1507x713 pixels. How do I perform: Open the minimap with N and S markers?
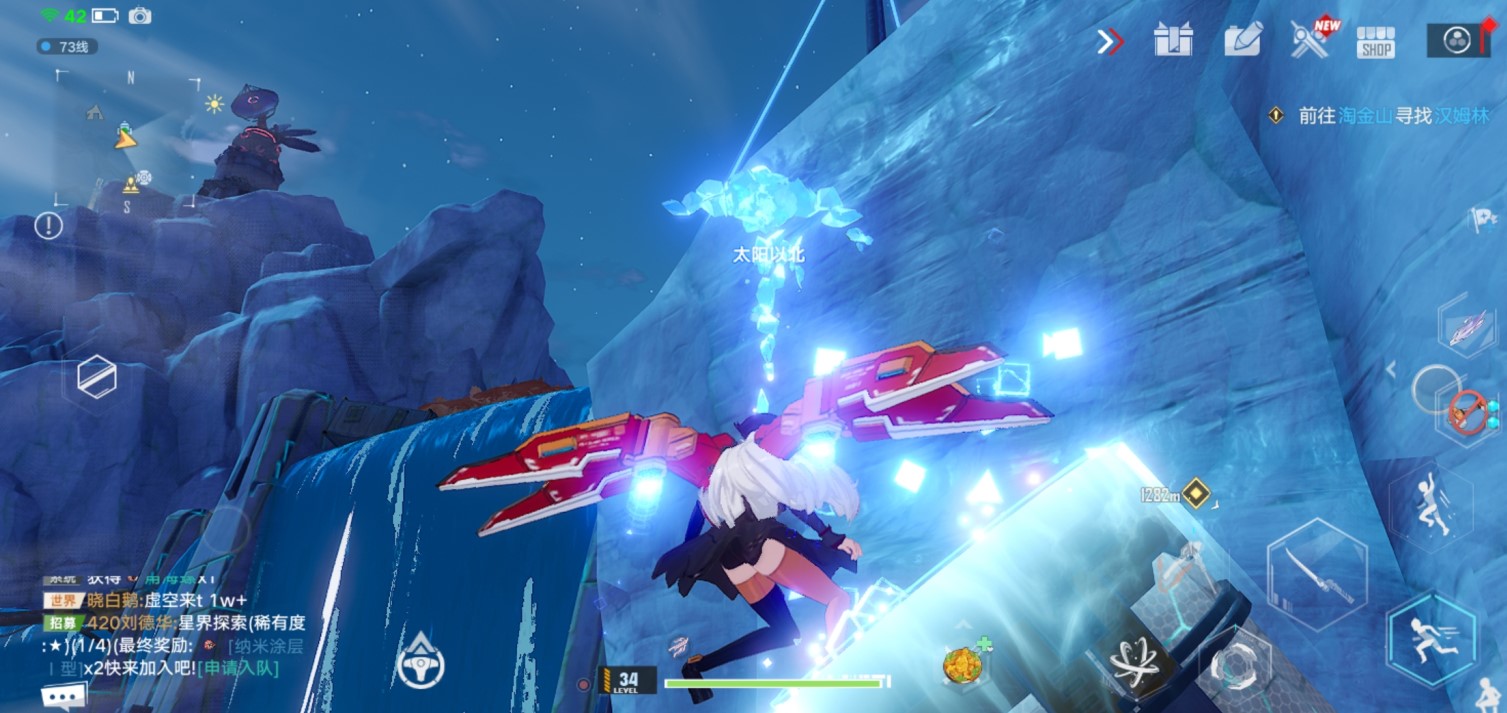pyautogui.click(x=127, y=138)
